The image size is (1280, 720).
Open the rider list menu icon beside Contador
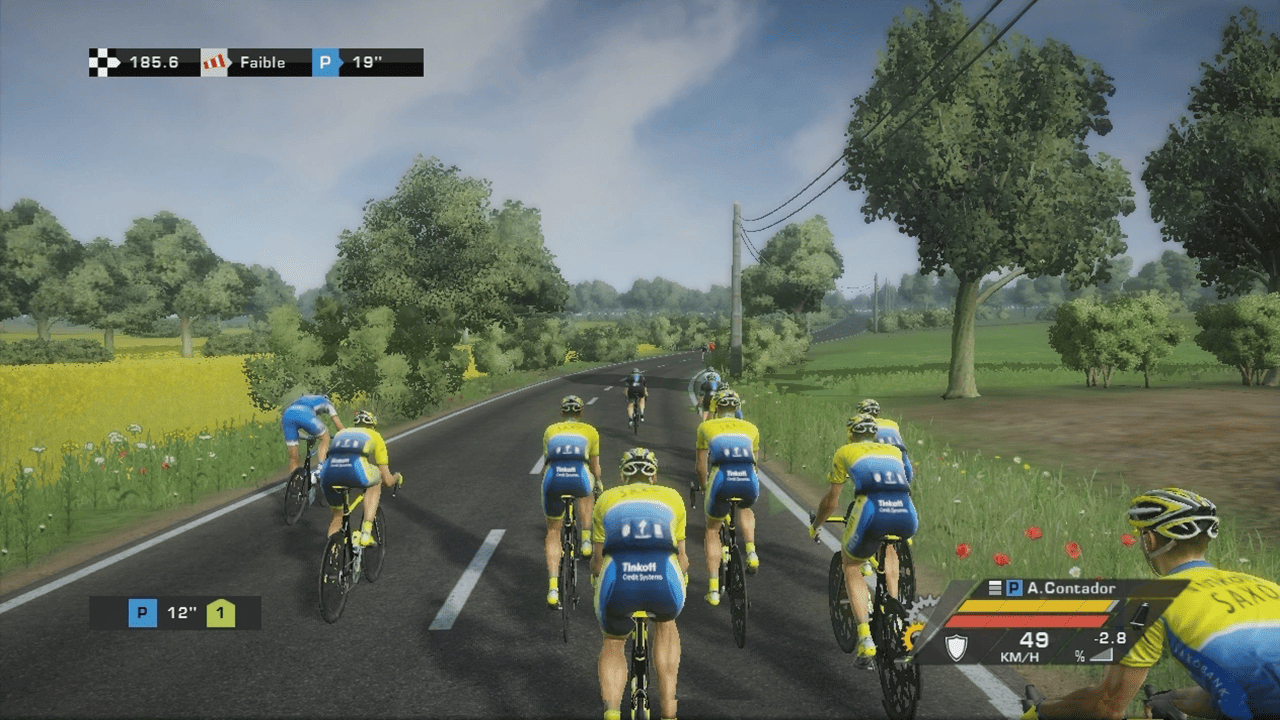(x=993, y=588)
